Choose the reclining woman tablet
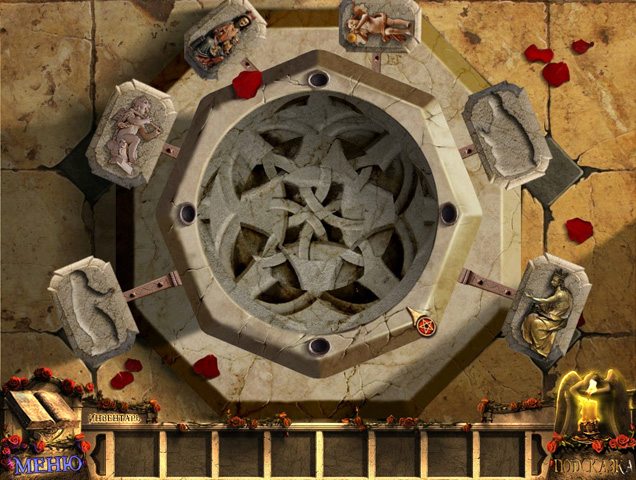Image resolution: width=636 pixels, height=480 pixels. point(223,40)
